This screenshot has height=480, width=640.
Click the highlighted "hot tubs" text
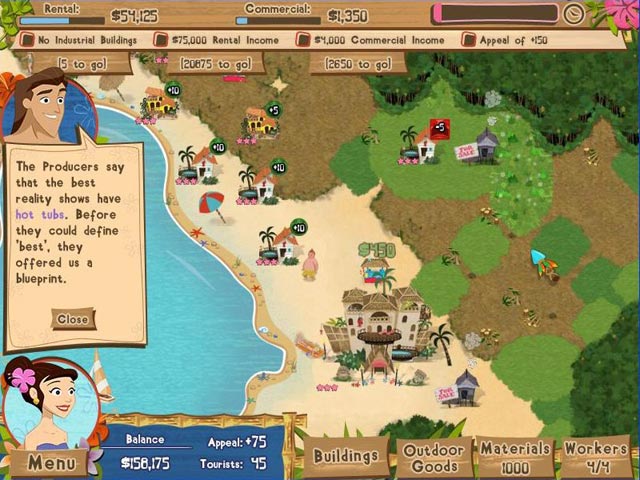click(x=38, y=214)
